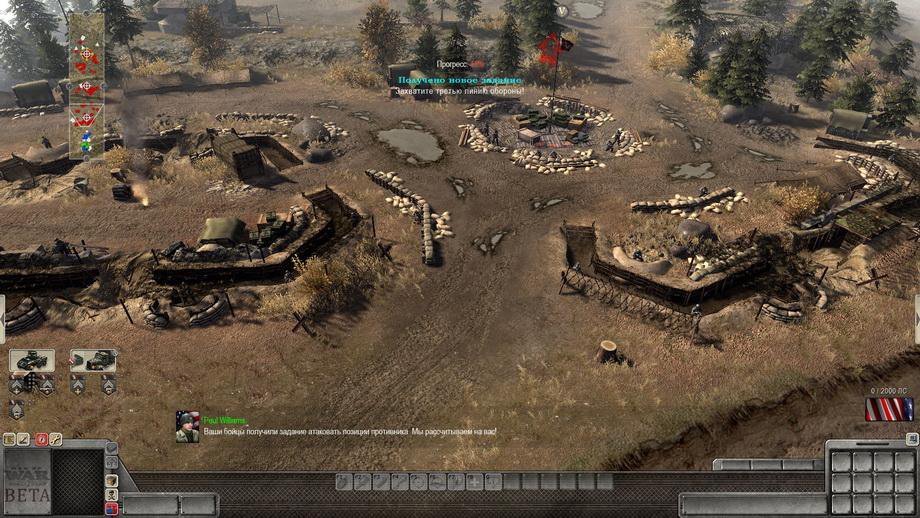Toggle the red and blue flag icon

pos(111,509)
